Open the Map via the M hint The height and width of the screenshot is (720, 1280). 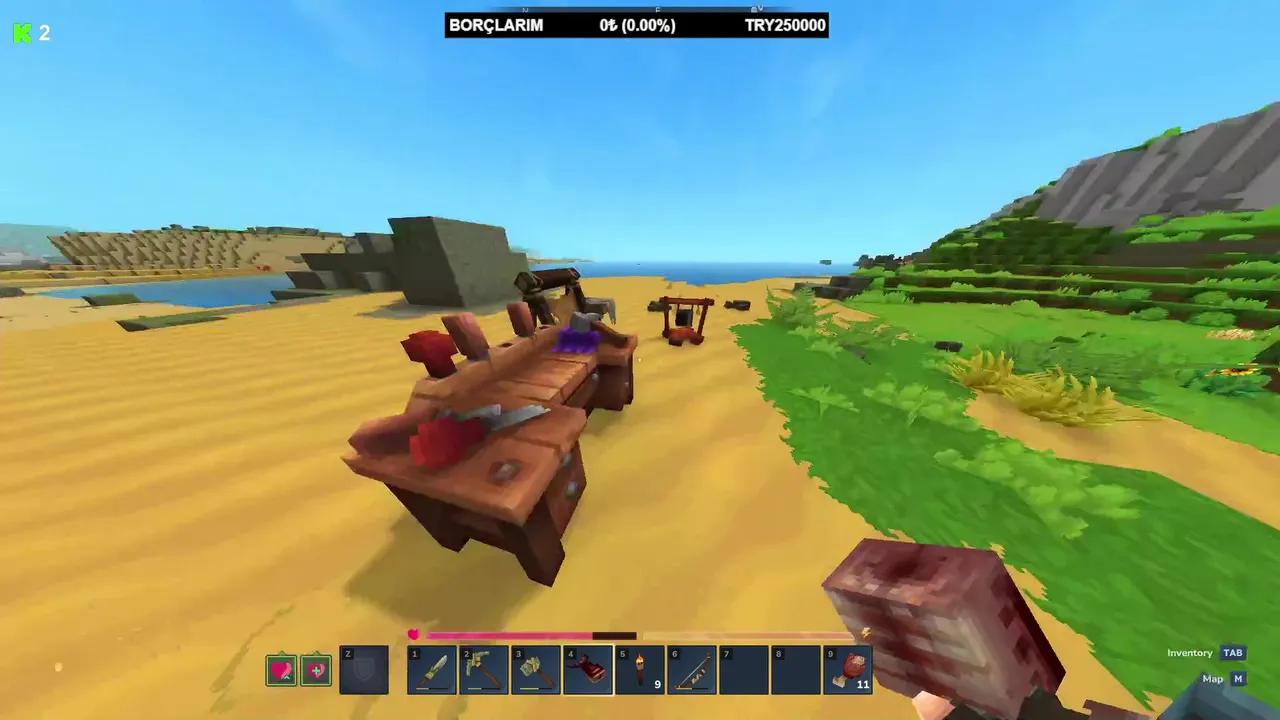pyautogui.click(x=1238, y=678)
